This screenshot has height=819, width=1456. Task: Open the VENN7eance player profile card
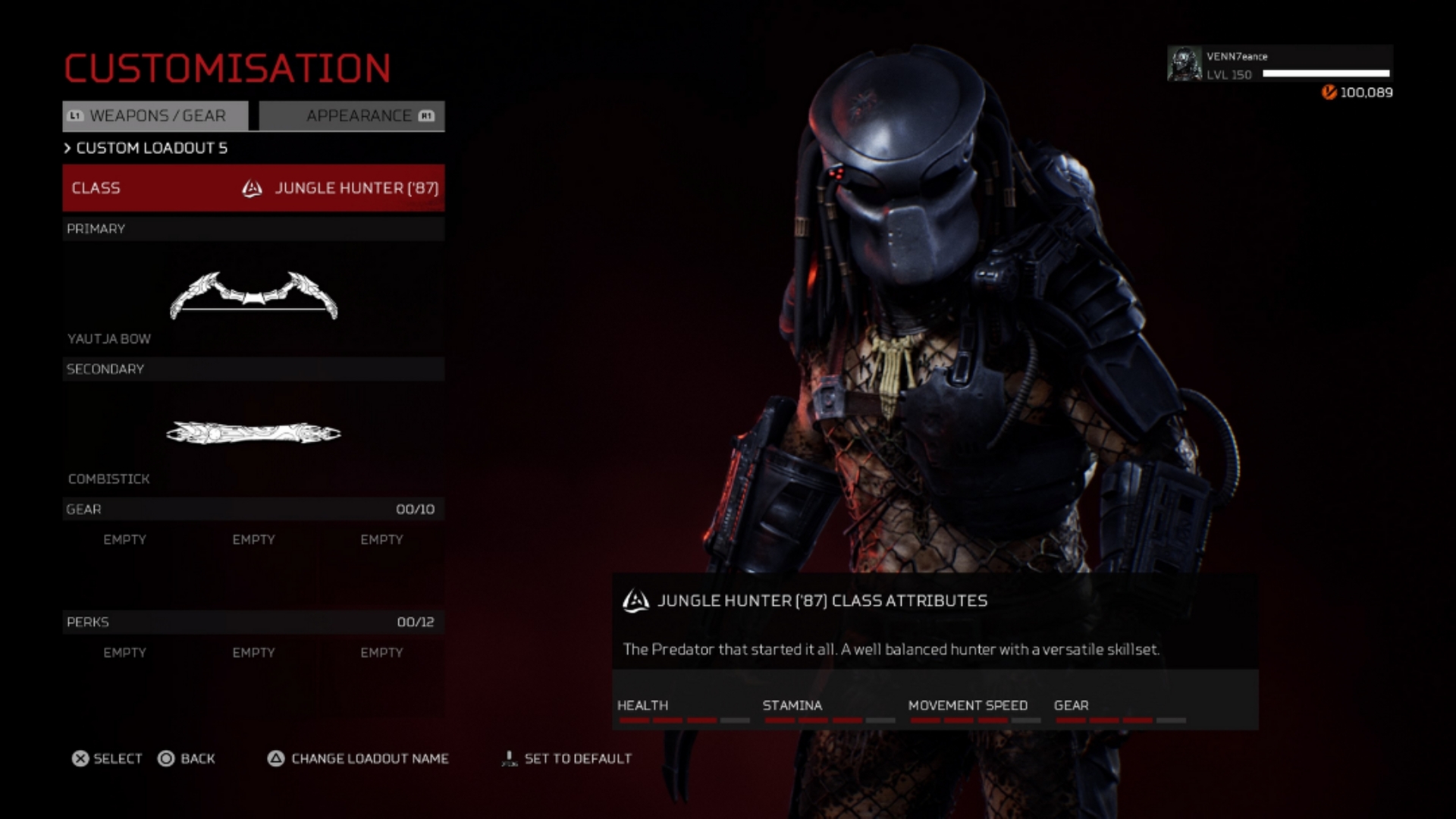tap(1279, 65)
